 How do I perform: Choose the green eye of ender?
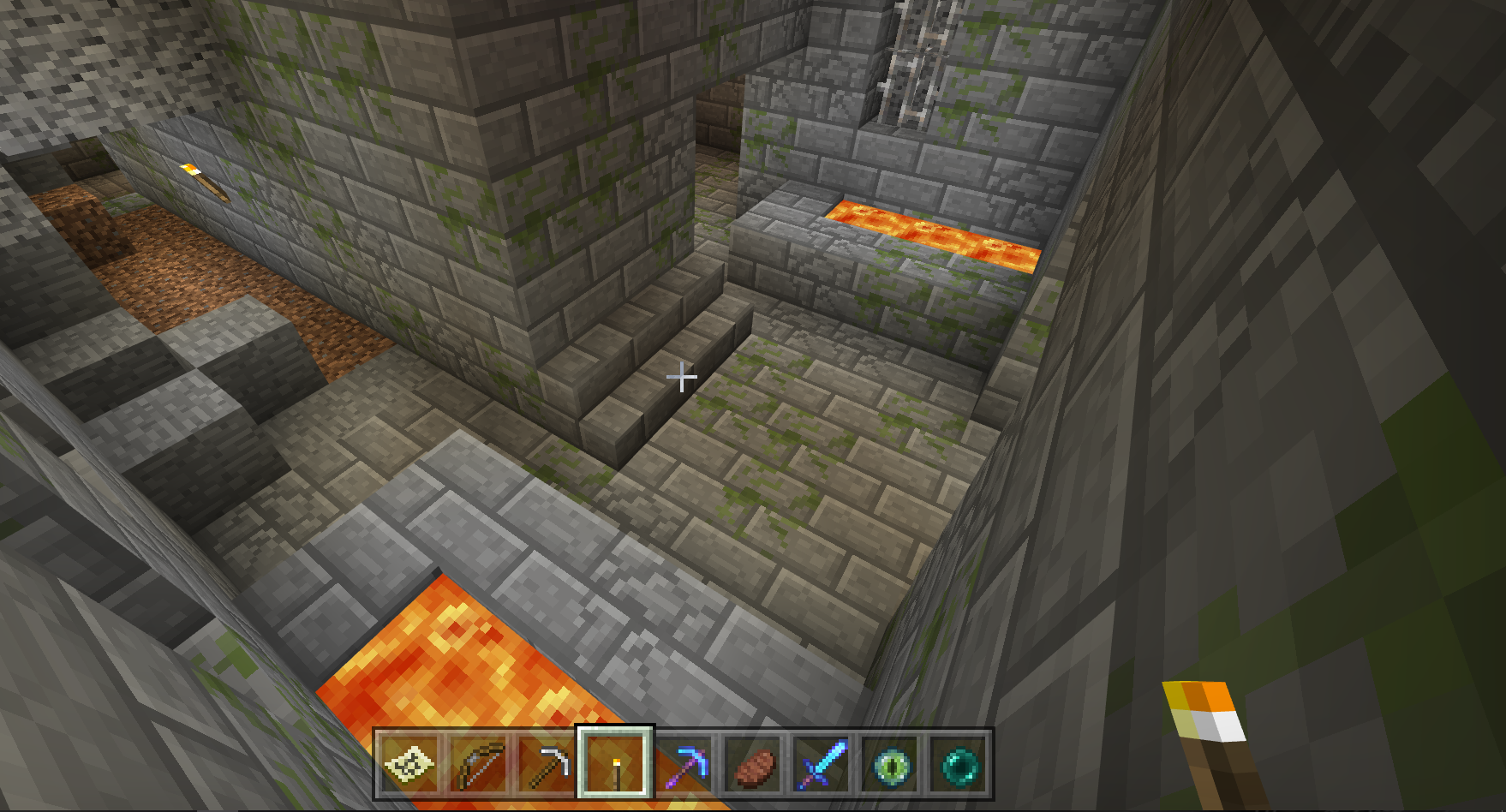(889, 764)
